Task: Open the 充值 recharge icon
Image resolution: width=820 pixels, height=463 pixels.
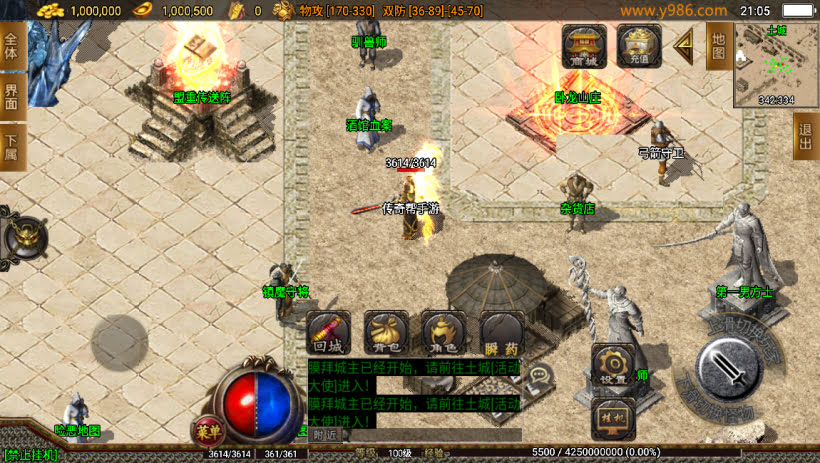Action: (x=638, y=47)
